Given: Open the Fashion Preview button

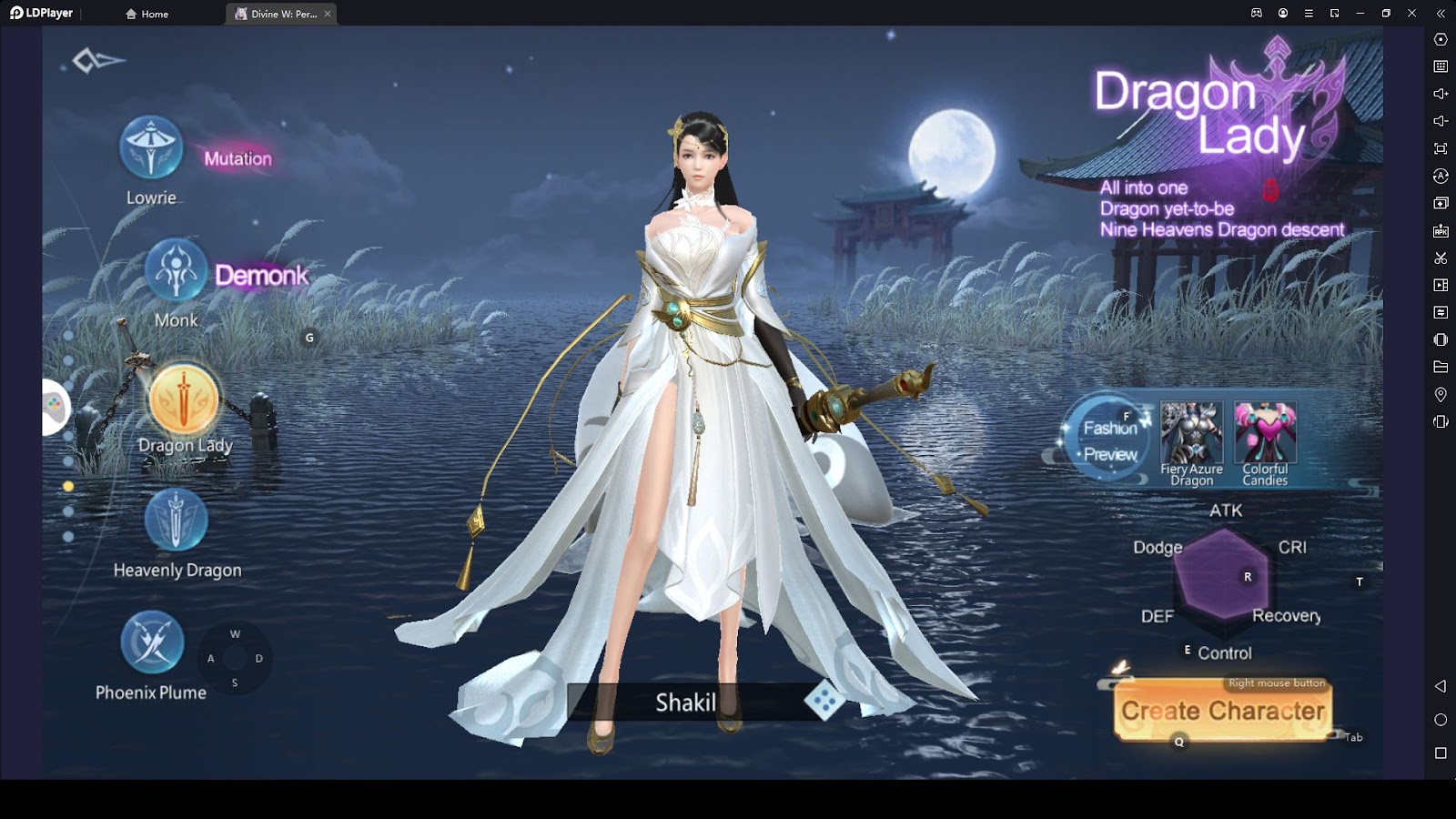Looking at the screenshot, I should coord(1109,440).
